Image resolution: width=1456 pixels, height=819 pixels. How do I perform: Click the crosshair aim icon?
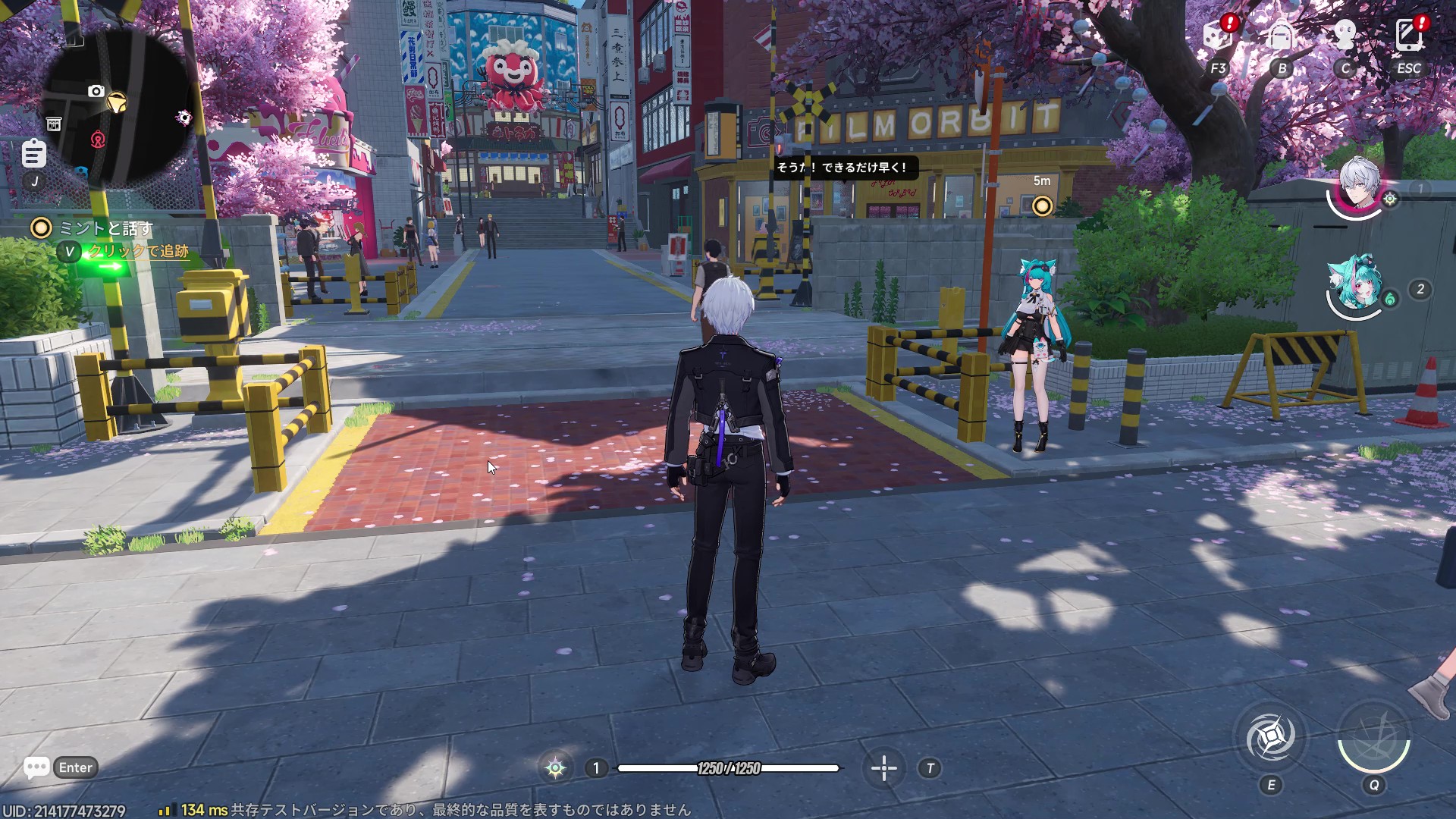[x=884, y=768]
